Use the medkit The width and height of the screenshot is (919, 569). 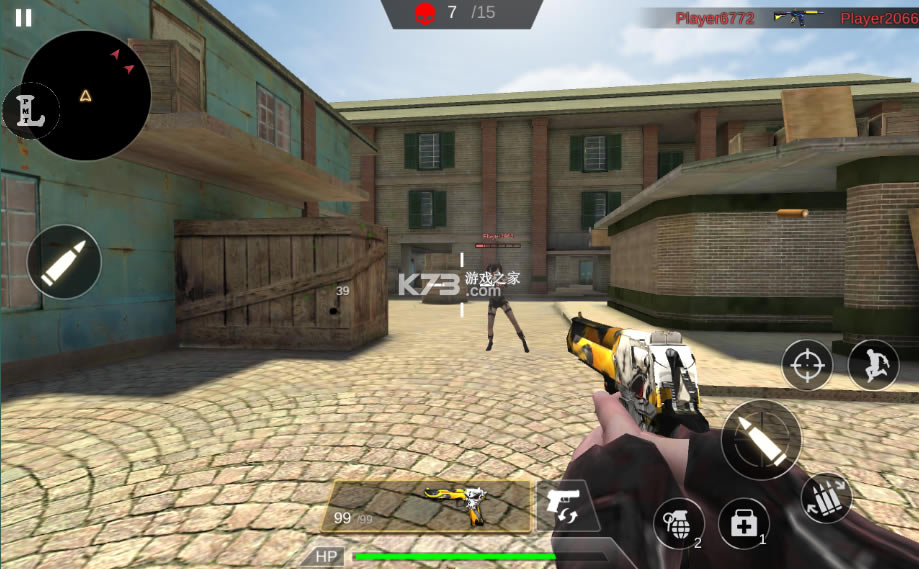pyautogui.click(x=743, y=523)
